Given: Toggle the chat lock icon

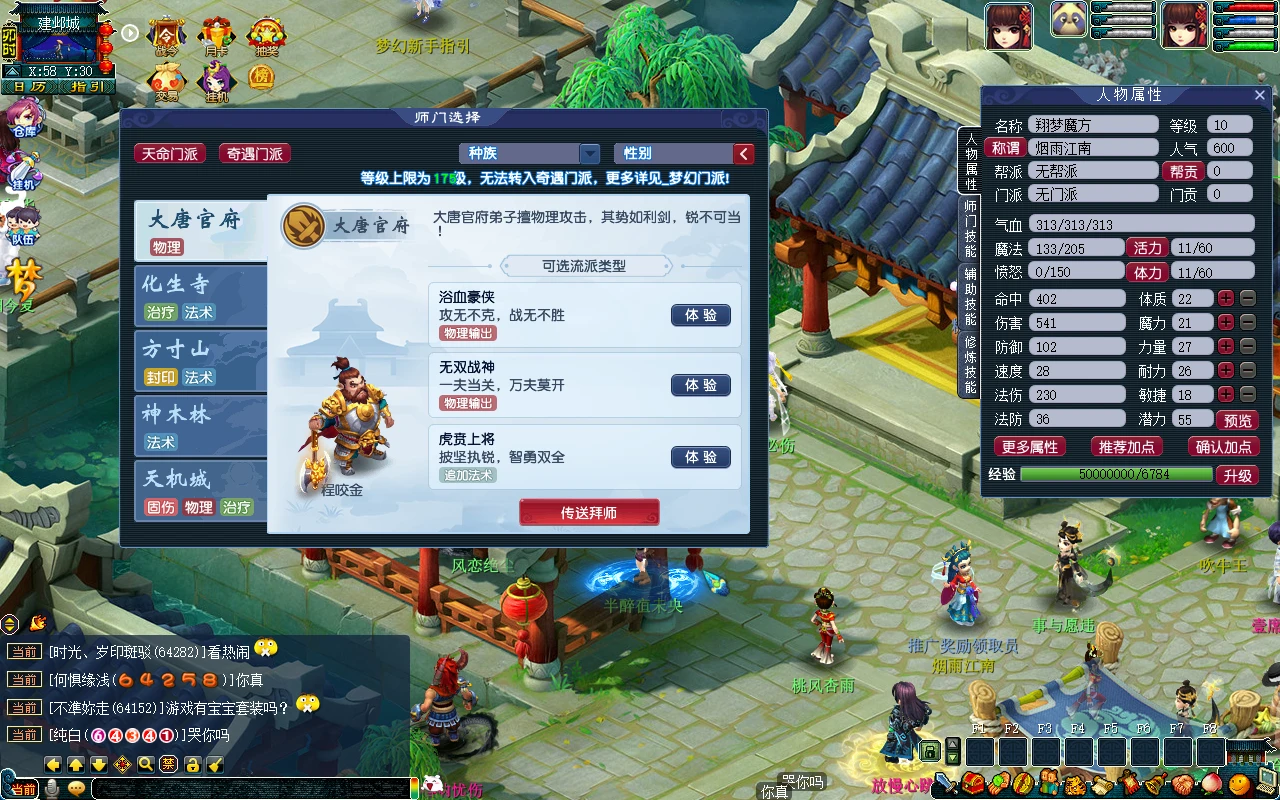Looking at the screenshot, I should [x=192, y=764].
